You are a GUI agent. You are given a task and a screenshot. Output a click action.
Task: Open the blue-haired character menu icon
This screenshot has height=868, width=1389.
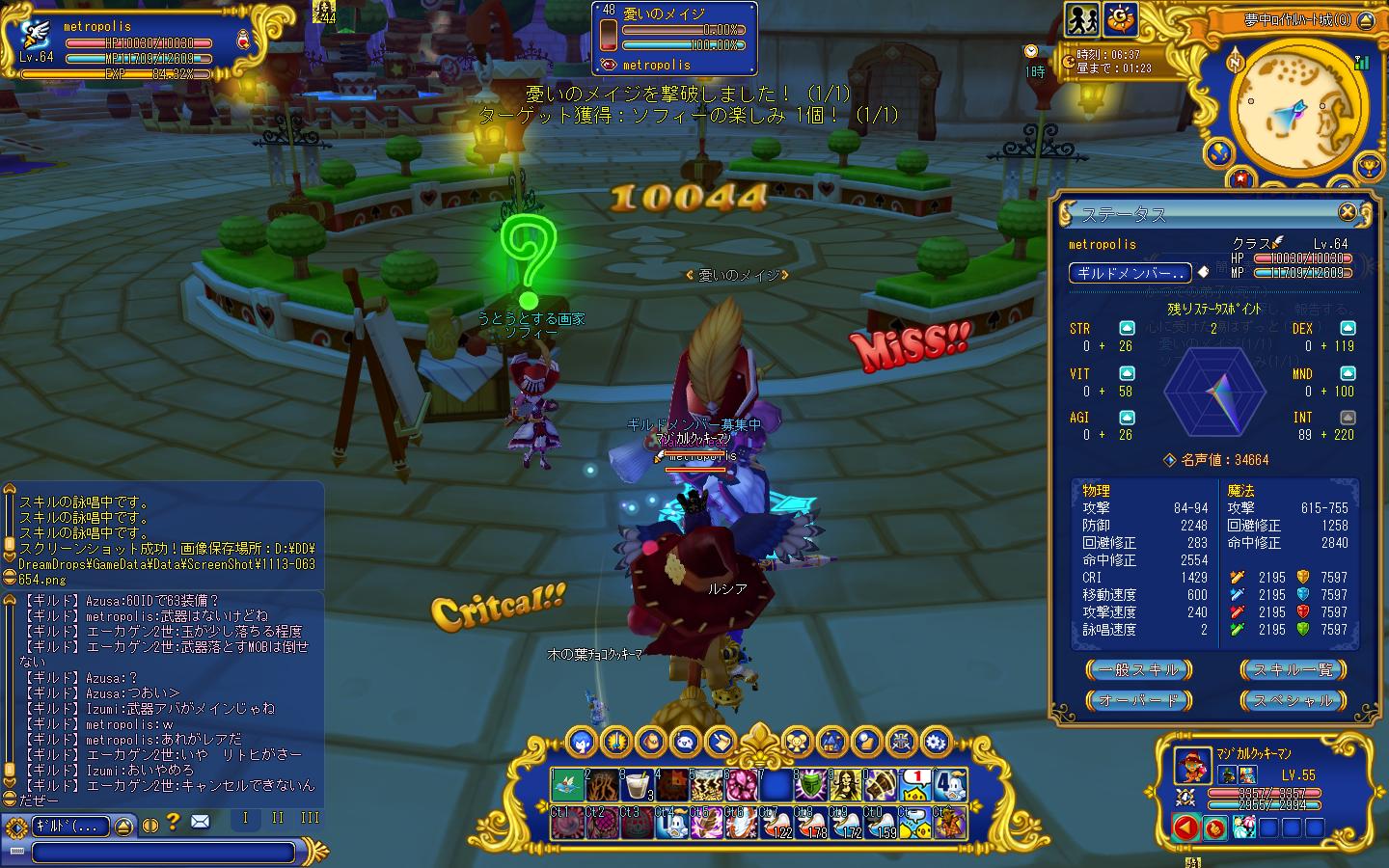click(581, 742)
